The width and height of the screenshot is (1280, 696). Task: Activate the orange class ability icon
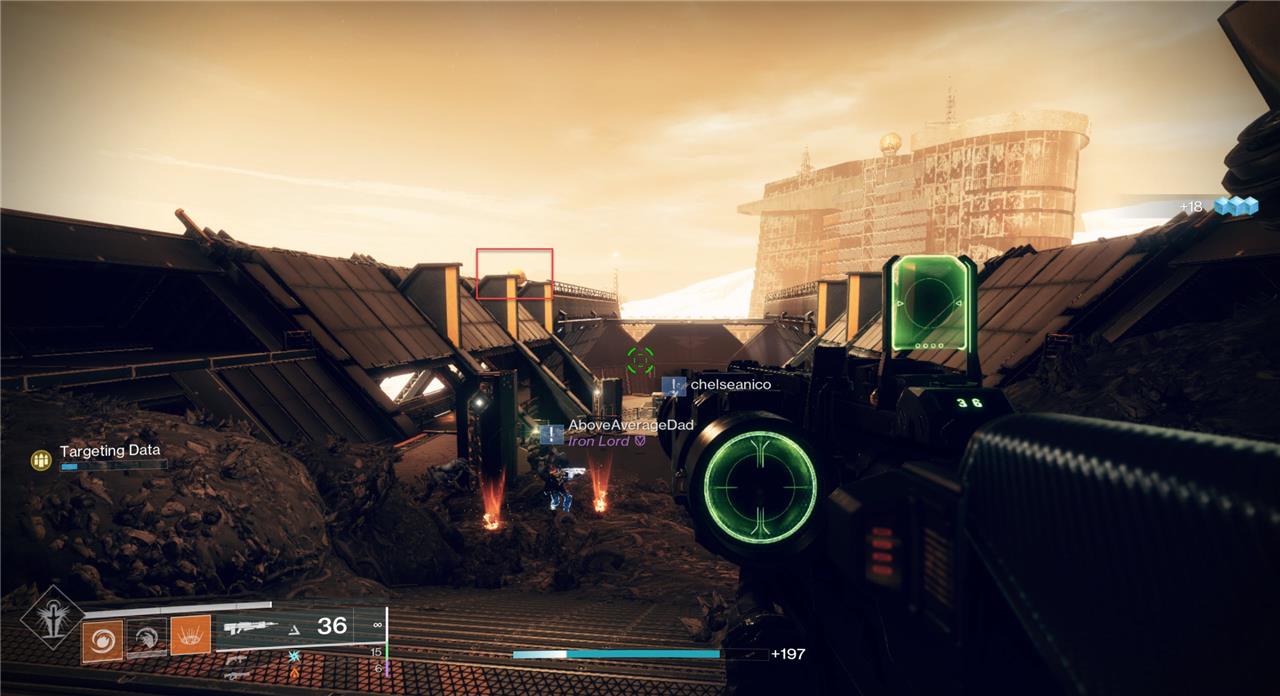click(190, 636)
